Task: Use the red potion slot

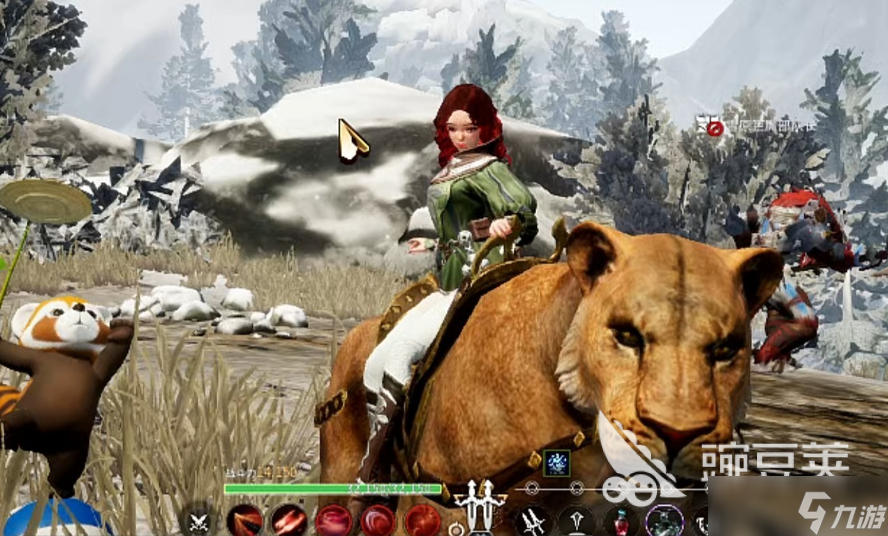Action: pyautogui.click(x=621, y=521)
